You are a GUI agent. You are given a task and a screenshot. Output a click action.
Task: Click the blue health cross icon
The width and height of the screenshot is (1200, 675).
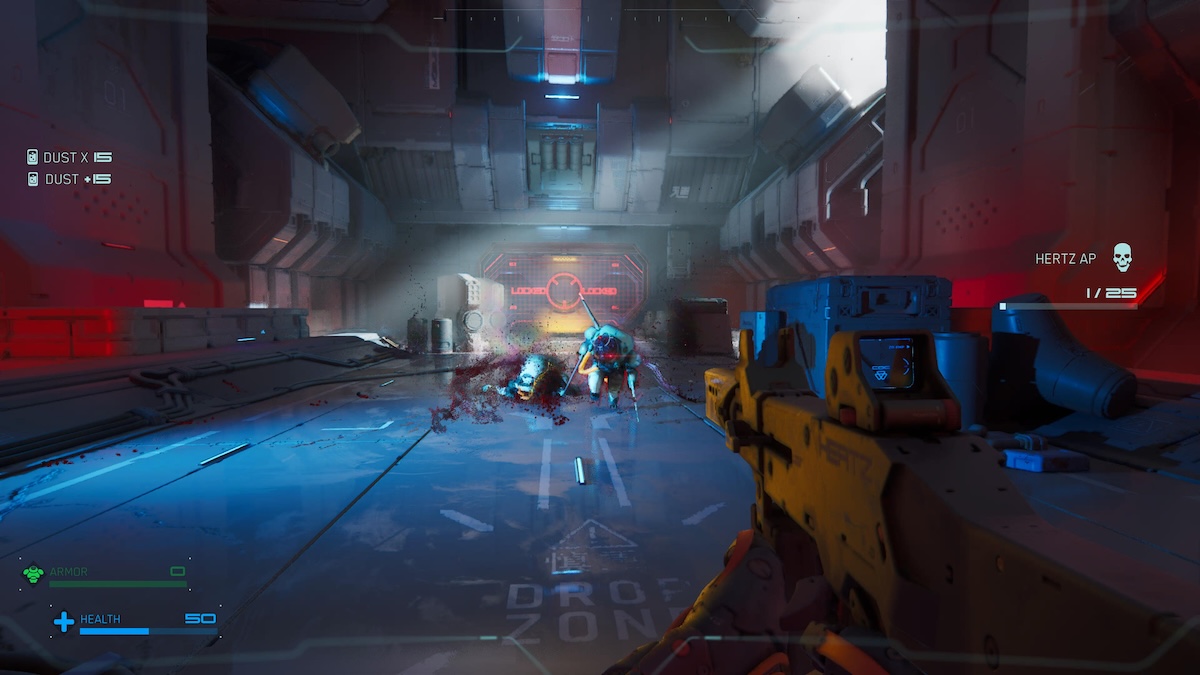pos(63,622)
